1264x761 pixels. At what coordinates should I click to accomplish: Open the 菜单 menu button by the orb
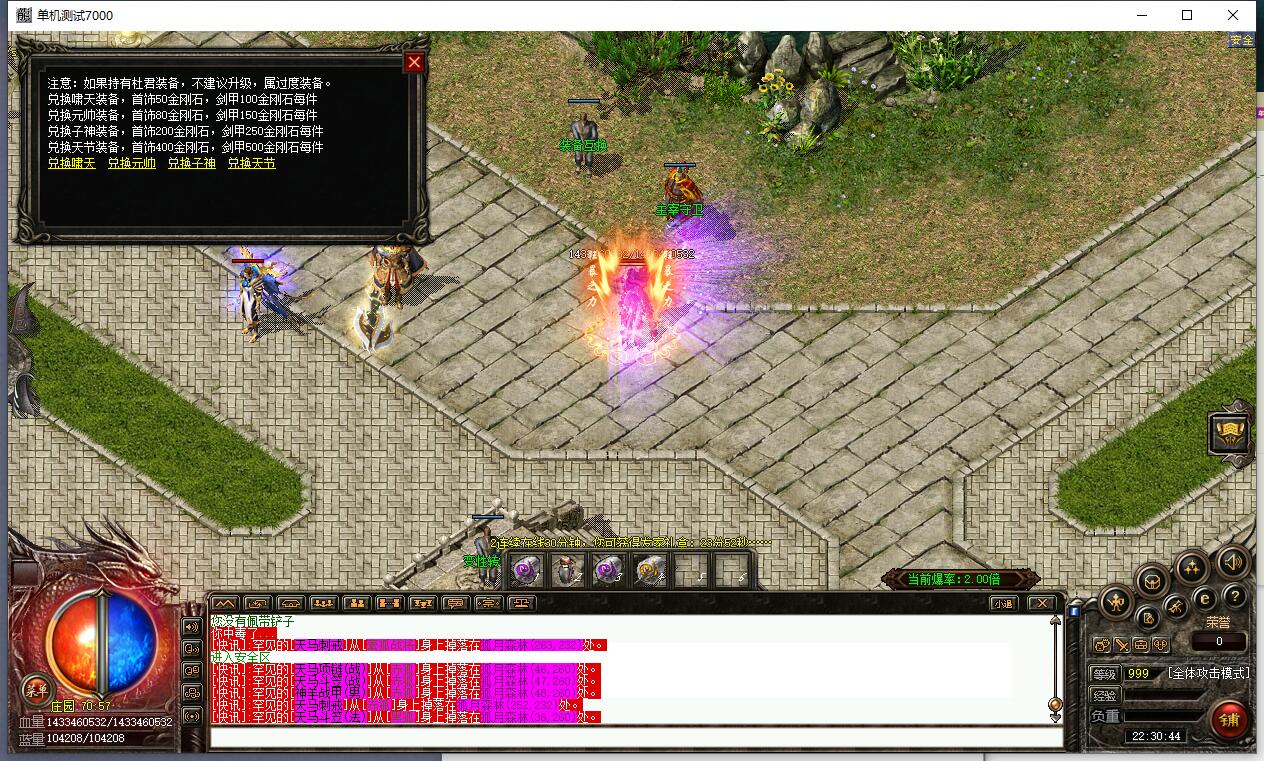37,688
